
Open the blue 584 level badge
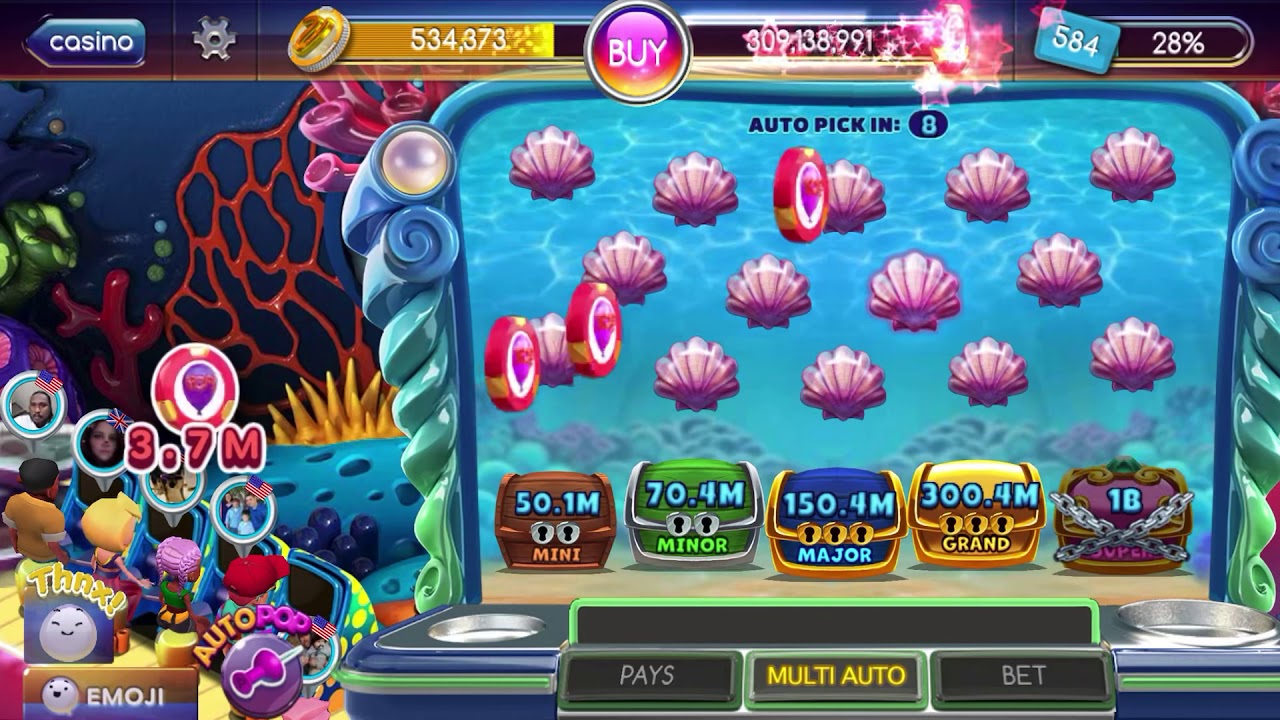coord(1076,43)
